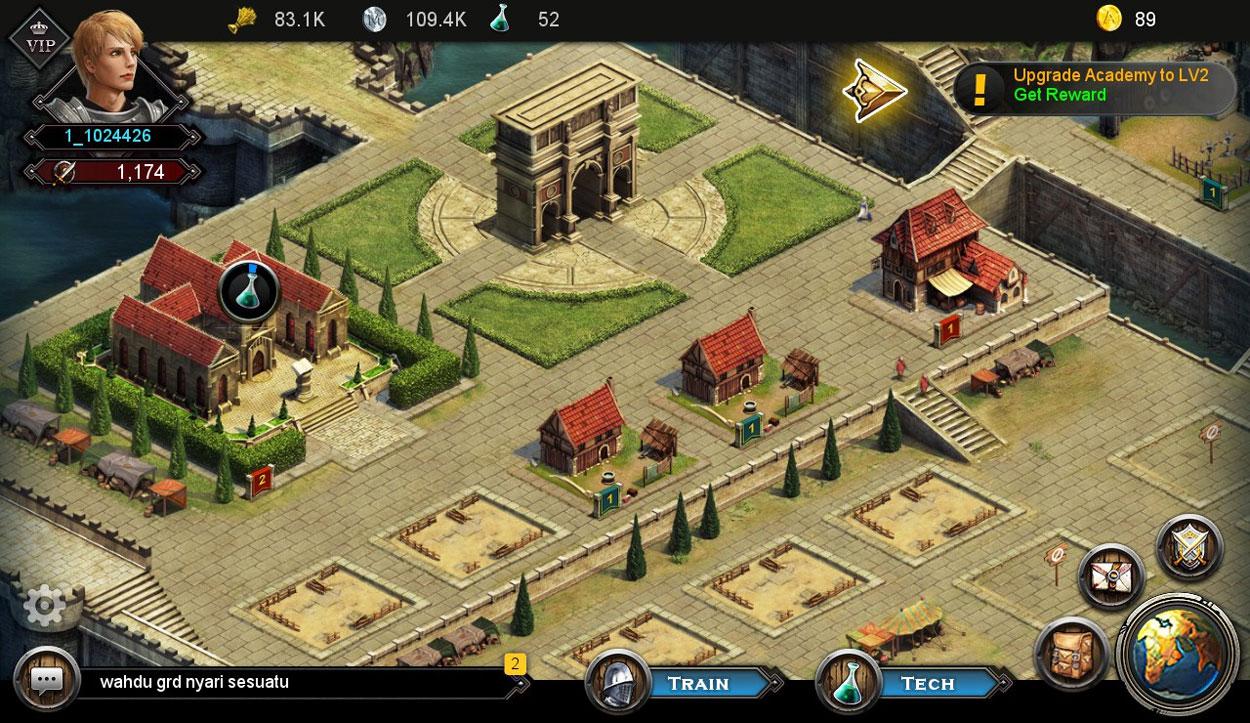
Task: Open the Upgrade Academy to LV2 quest
Action: click(x=1095, y=86)
